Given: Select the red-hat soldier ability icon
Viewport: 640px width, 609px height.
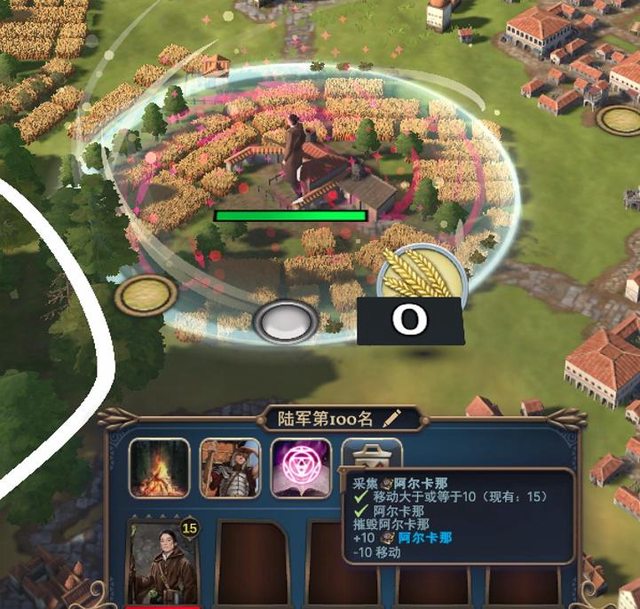Looking at the screenshot, I should 230,467.
